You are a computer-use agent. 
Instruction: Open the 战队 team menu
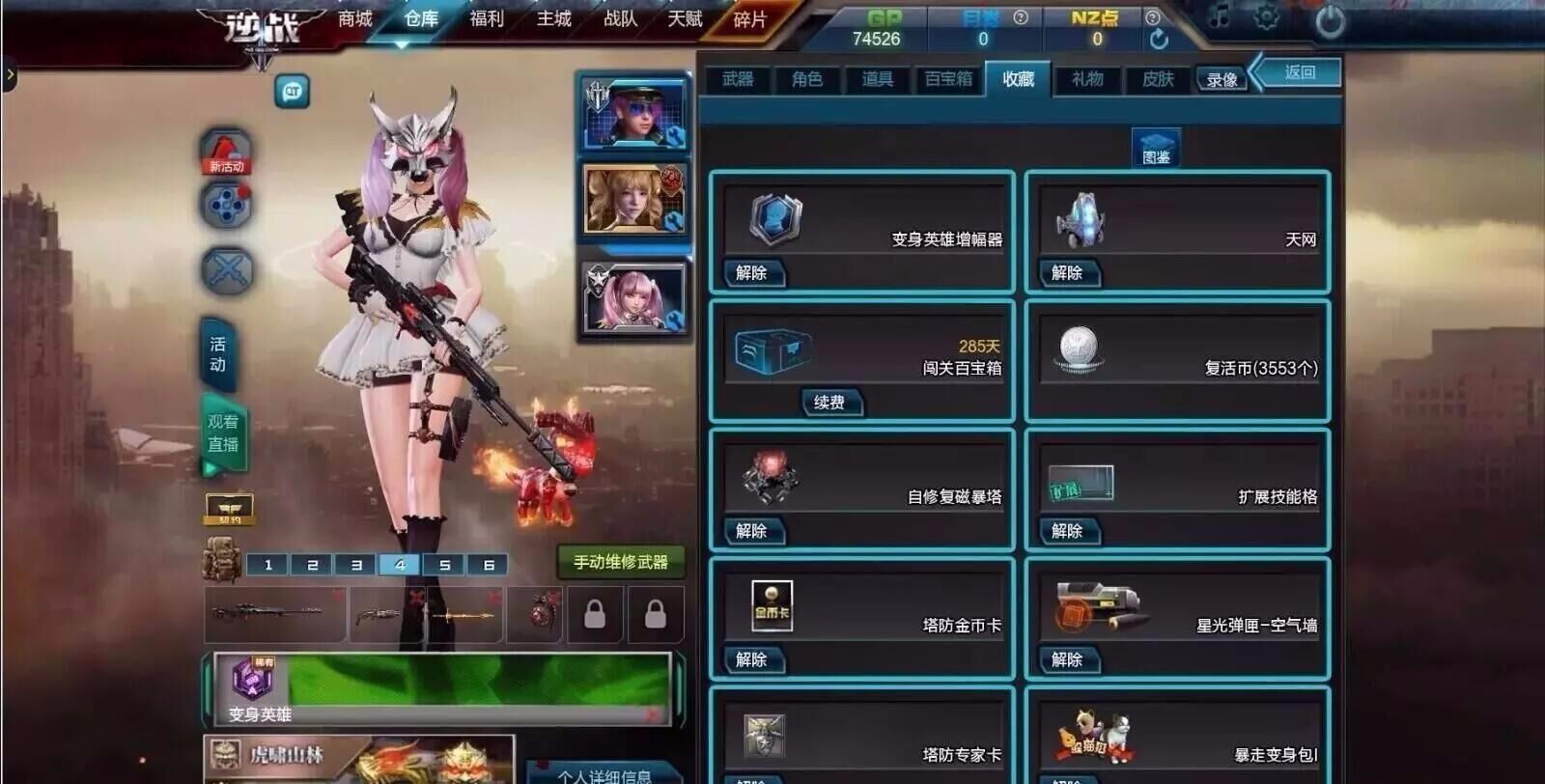619,19
